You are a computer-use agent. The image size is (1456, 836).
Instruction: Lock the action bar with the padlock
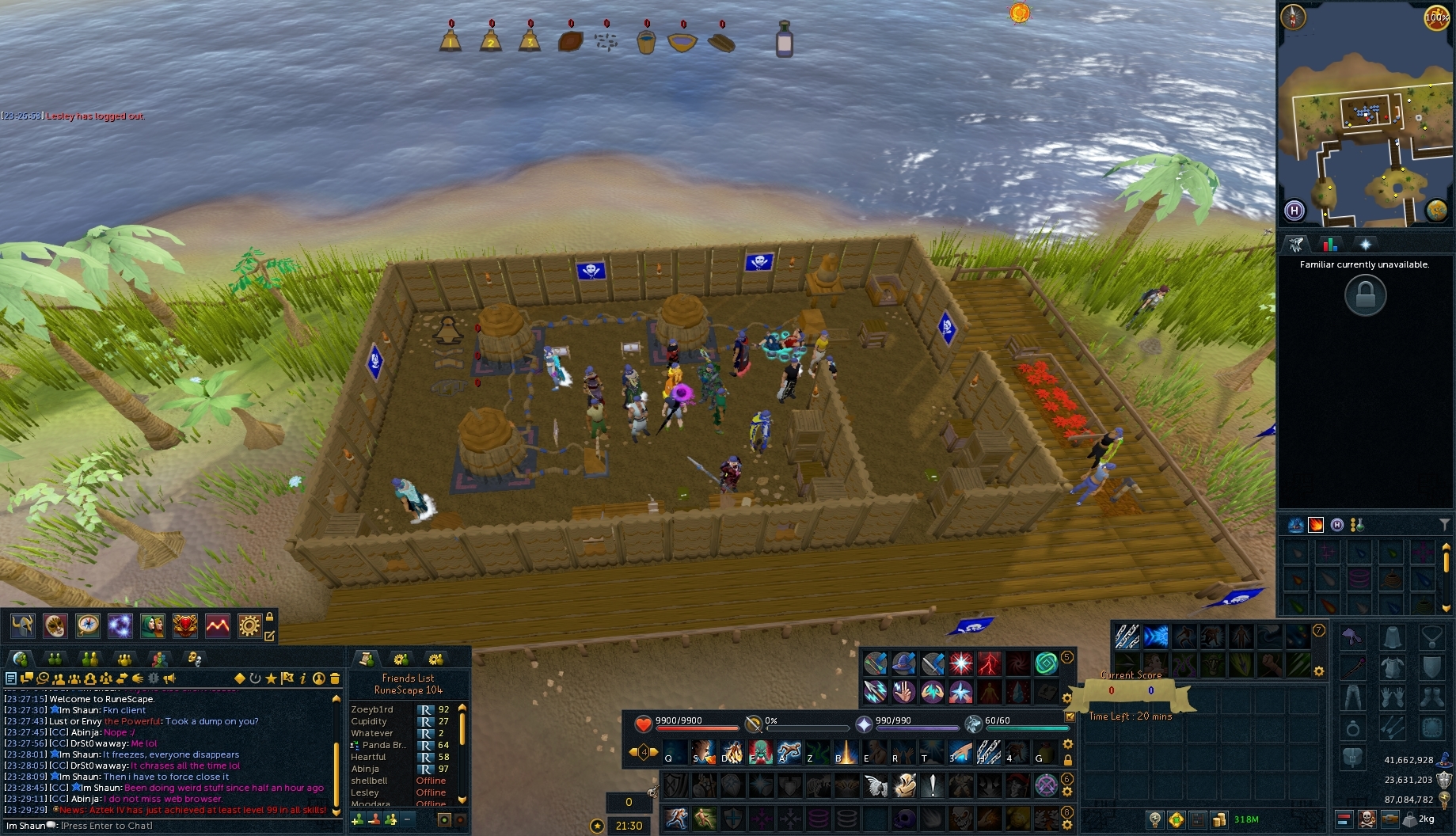pyautogui.click(x=1069, y=760)
